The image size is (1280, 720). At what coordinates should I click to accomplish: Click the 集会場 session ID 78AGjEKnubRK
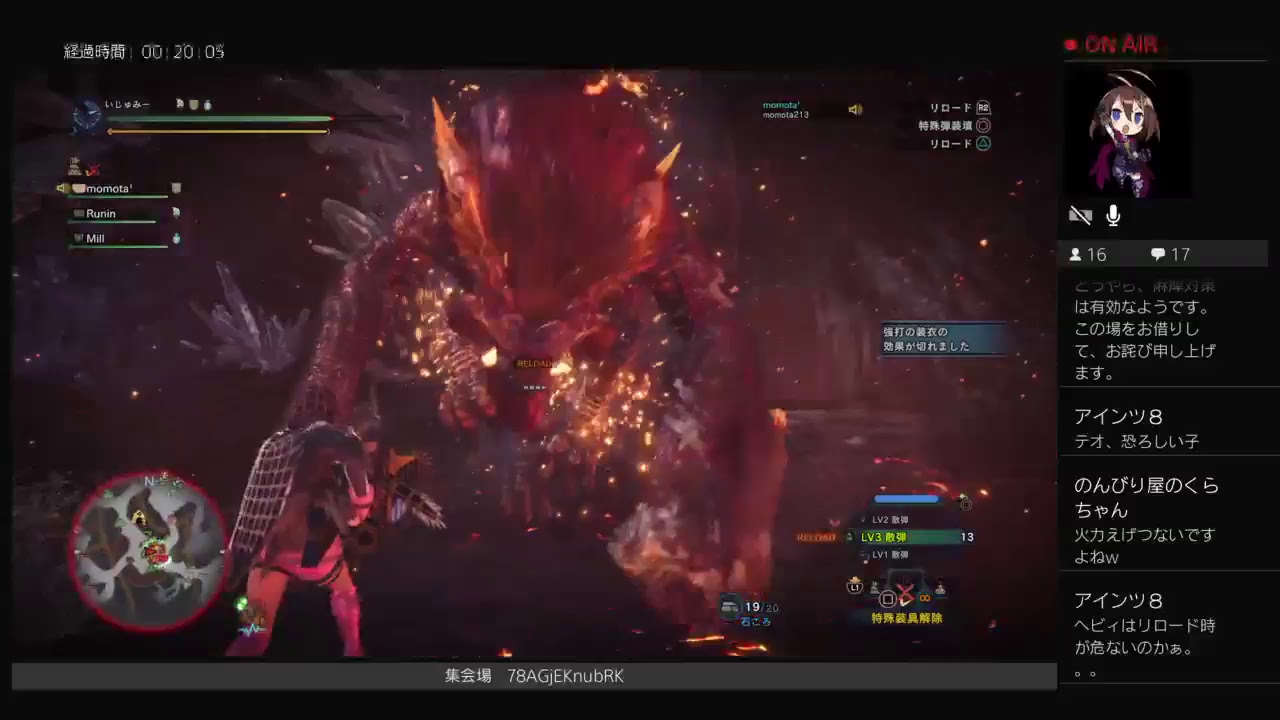[x=566, y=676]
